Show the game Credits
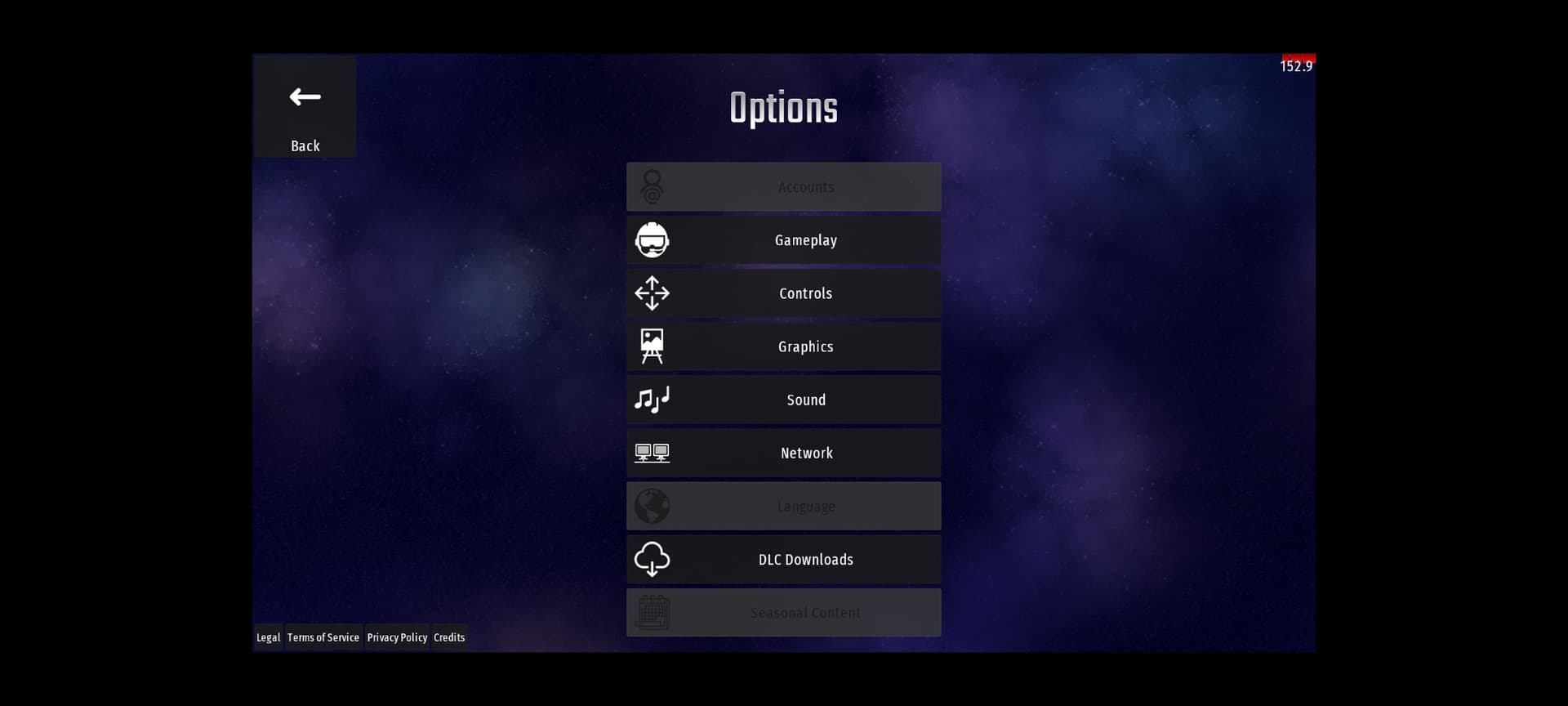 click(449, 637)
